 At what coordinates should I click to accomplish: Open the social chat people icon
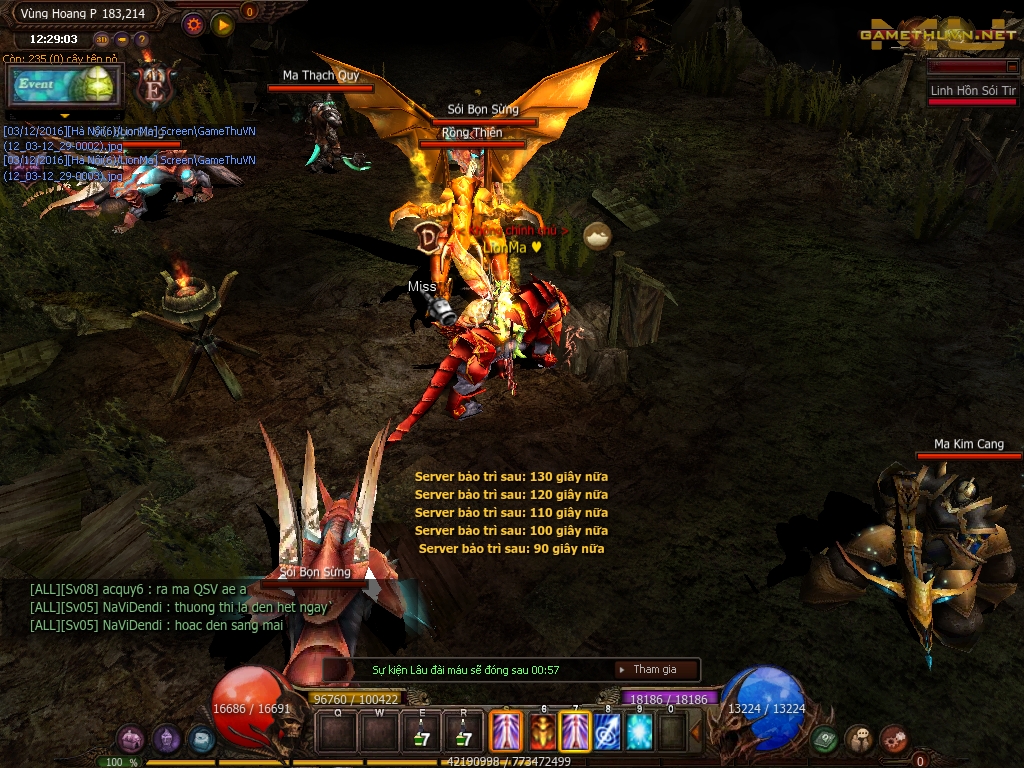[859, 739]
